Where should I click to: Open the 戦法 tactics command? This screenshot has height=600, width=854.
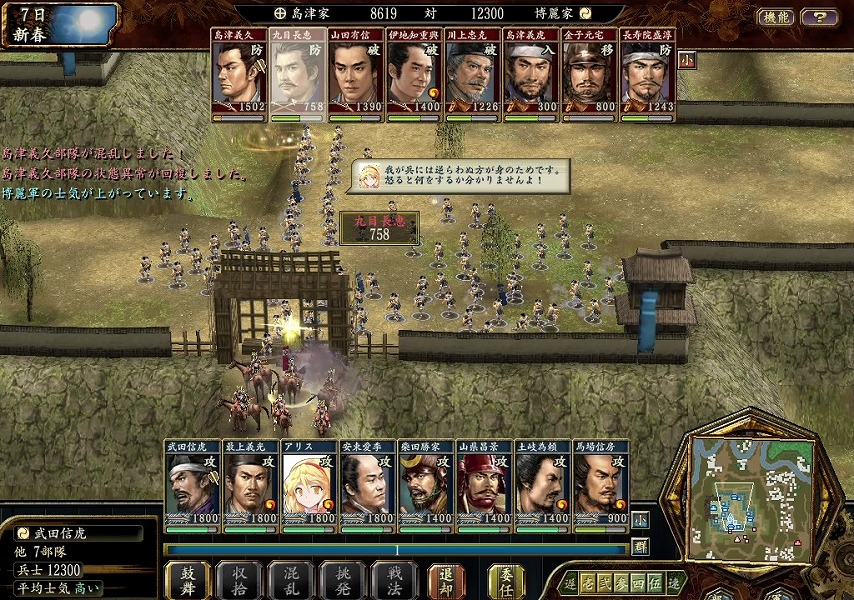(x=394, y=580)
